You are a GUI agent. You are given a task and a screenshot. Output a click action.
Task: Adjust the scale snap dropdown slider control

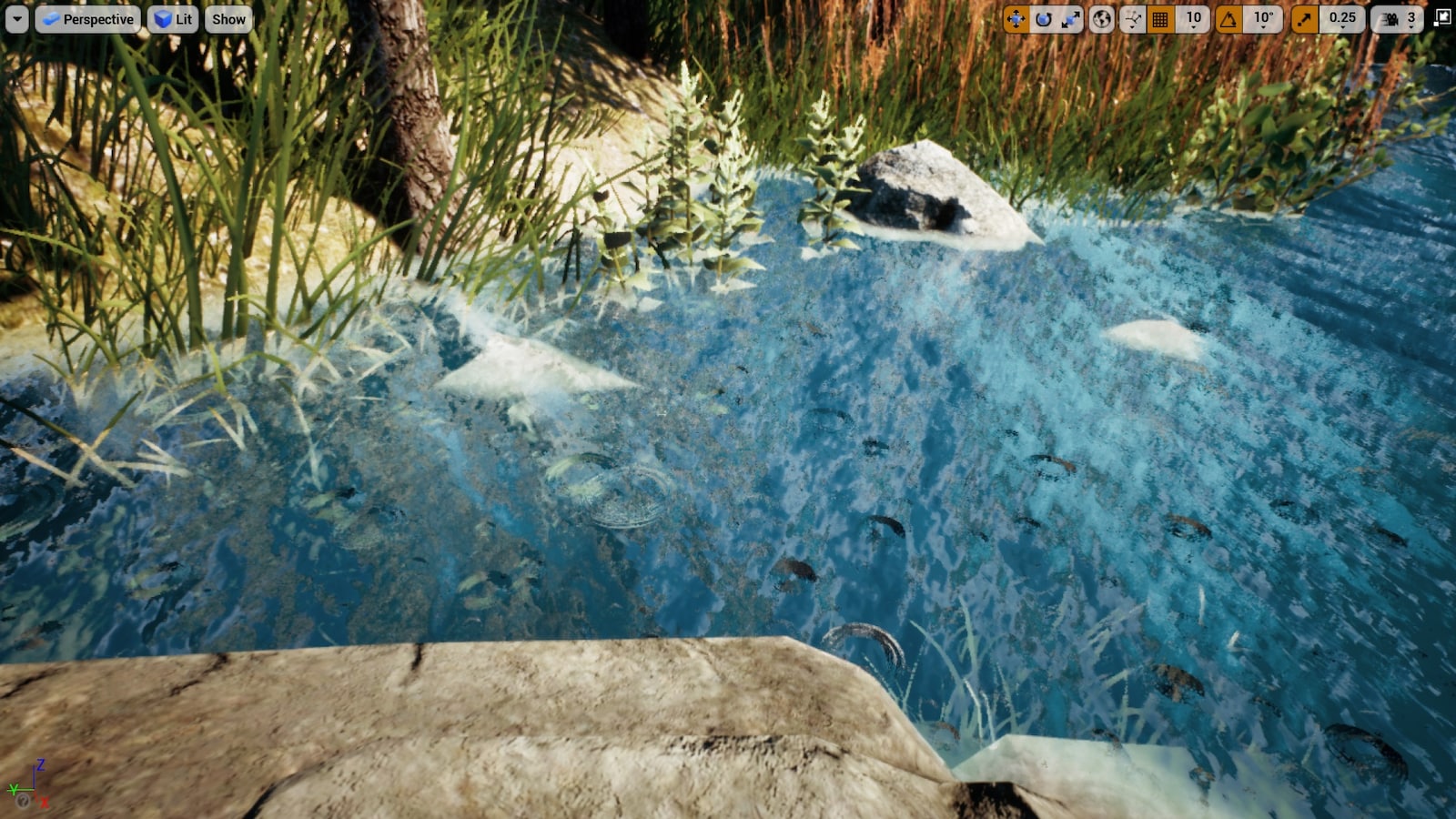click(1343, 28)
